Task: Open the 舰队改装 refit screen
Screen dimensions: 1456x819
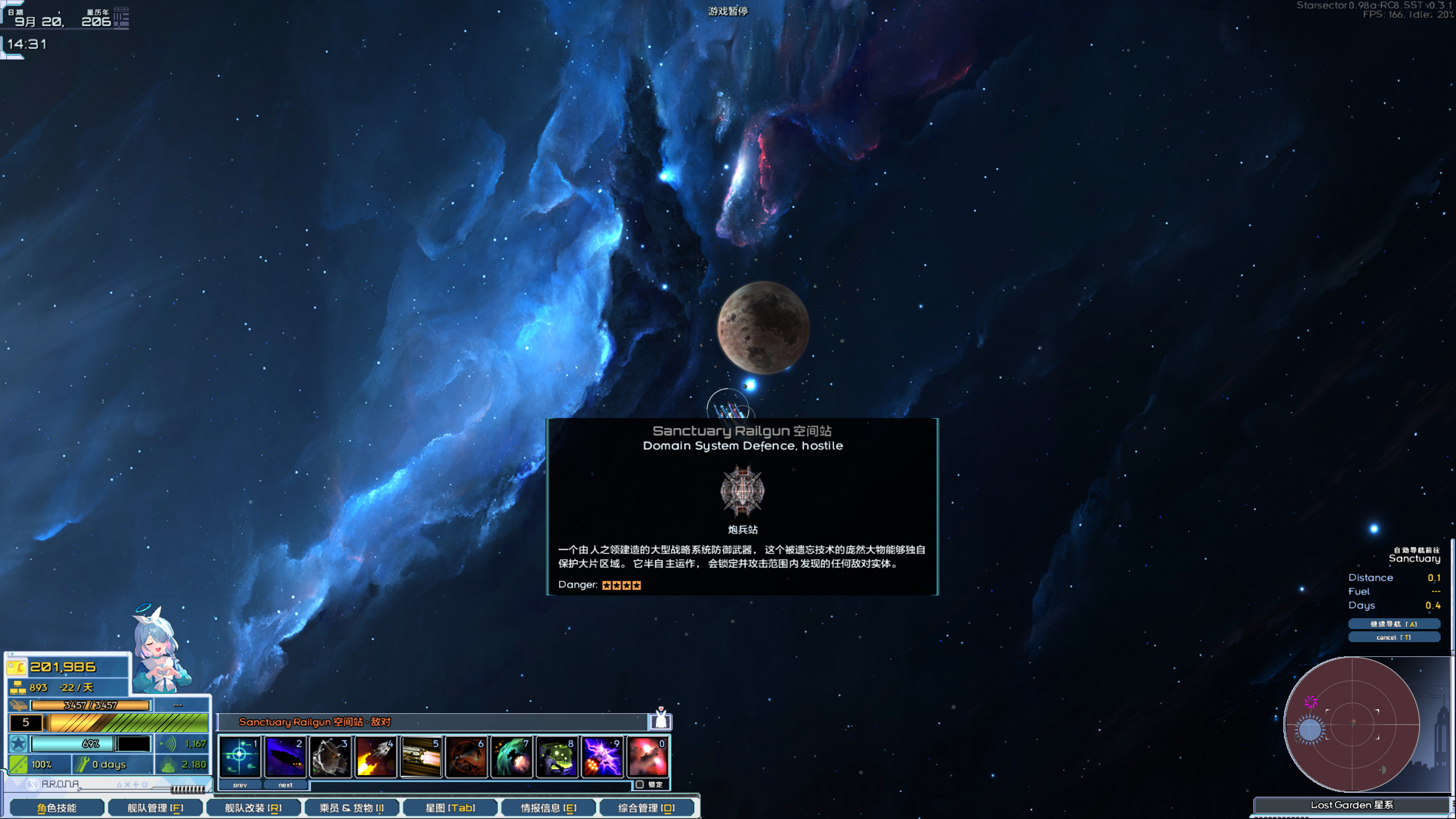Action: tap(253, 808)
